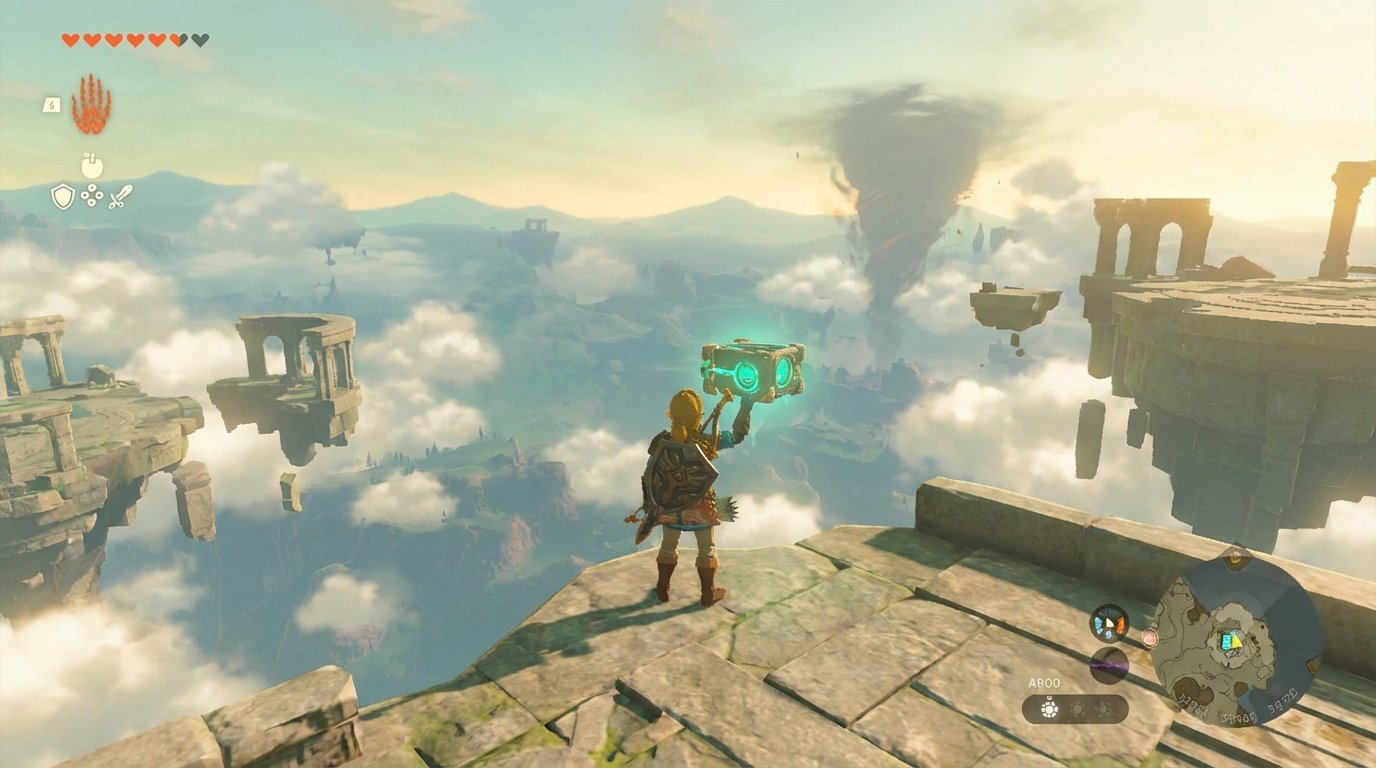The height and width of the screenshot is (768, 1376).
Task: Click the last grey heart in the health bar
Action: click(200, 37)
